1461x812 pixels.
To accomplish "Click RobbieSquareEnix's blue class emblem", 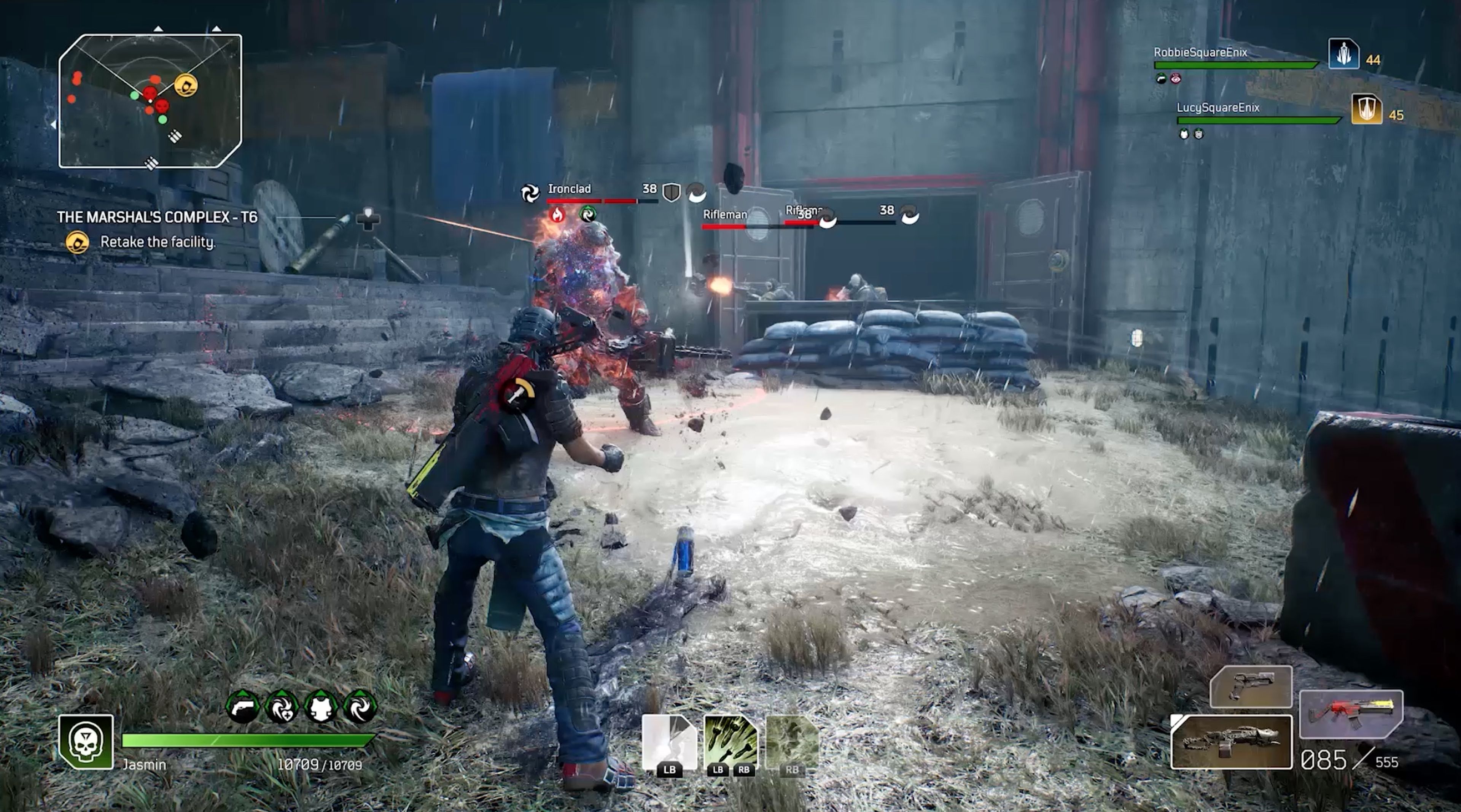I will click(1343, 54).
